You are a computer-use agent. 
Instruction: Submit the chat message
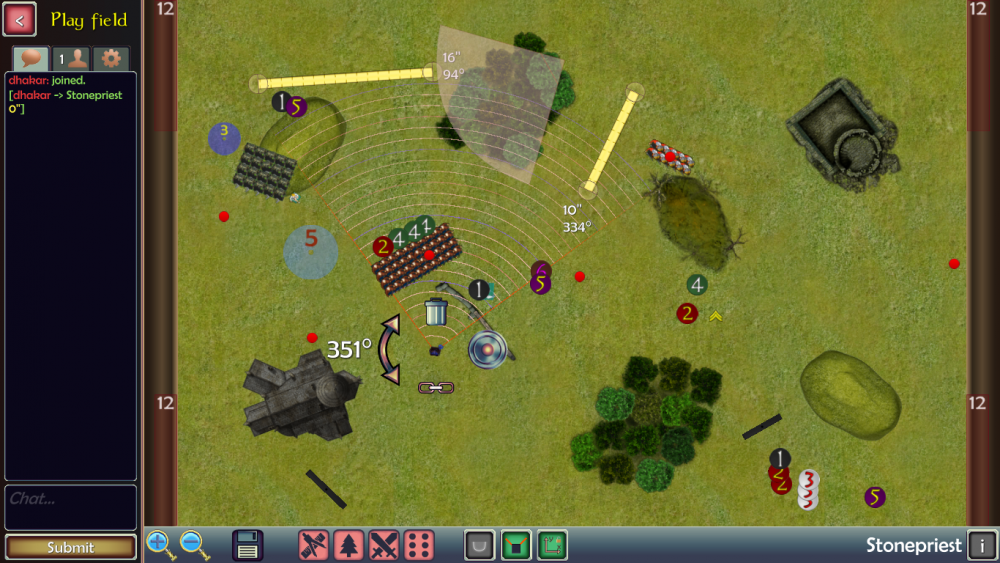70,547
